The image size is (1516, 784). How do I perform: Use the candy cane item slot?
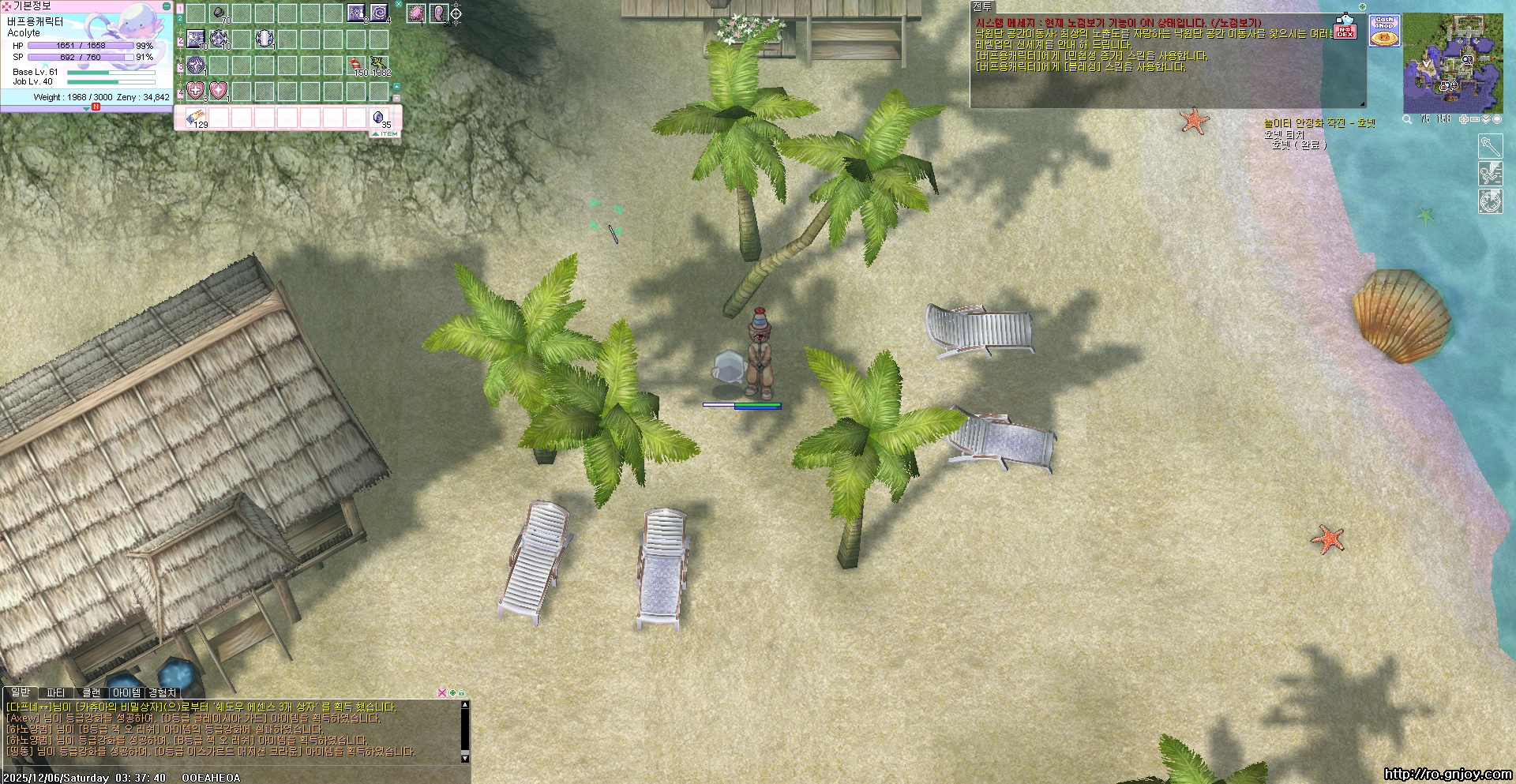356,64
